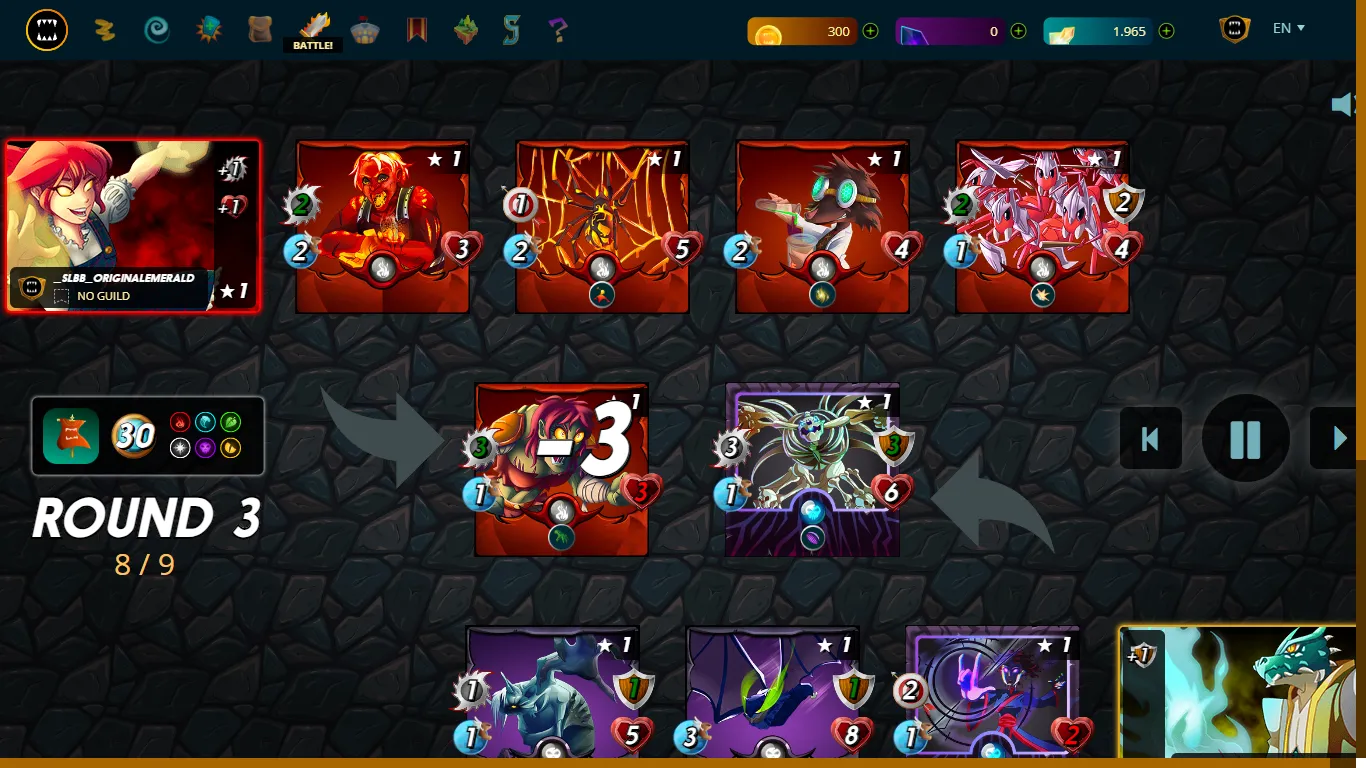Open the player crest icon near language selector
Screen dimensions: 1366x768
coord(1233,30)
